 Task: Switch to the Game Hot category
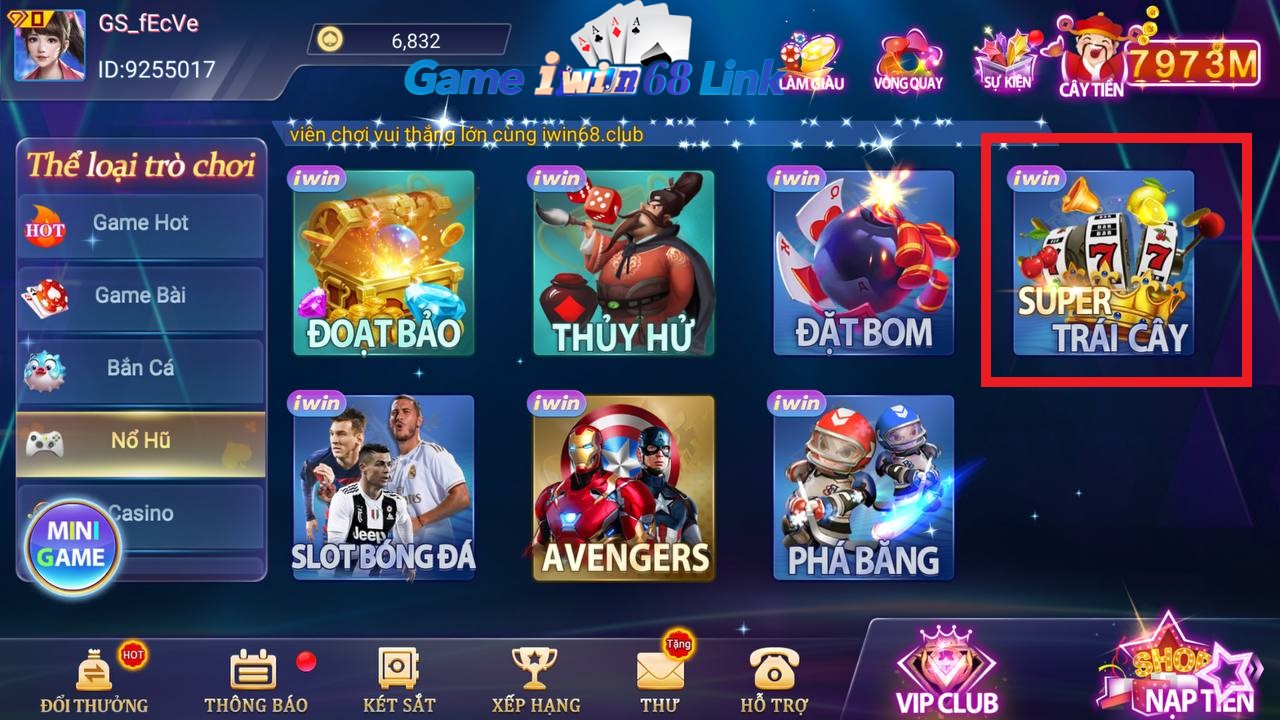coord(140,224)
